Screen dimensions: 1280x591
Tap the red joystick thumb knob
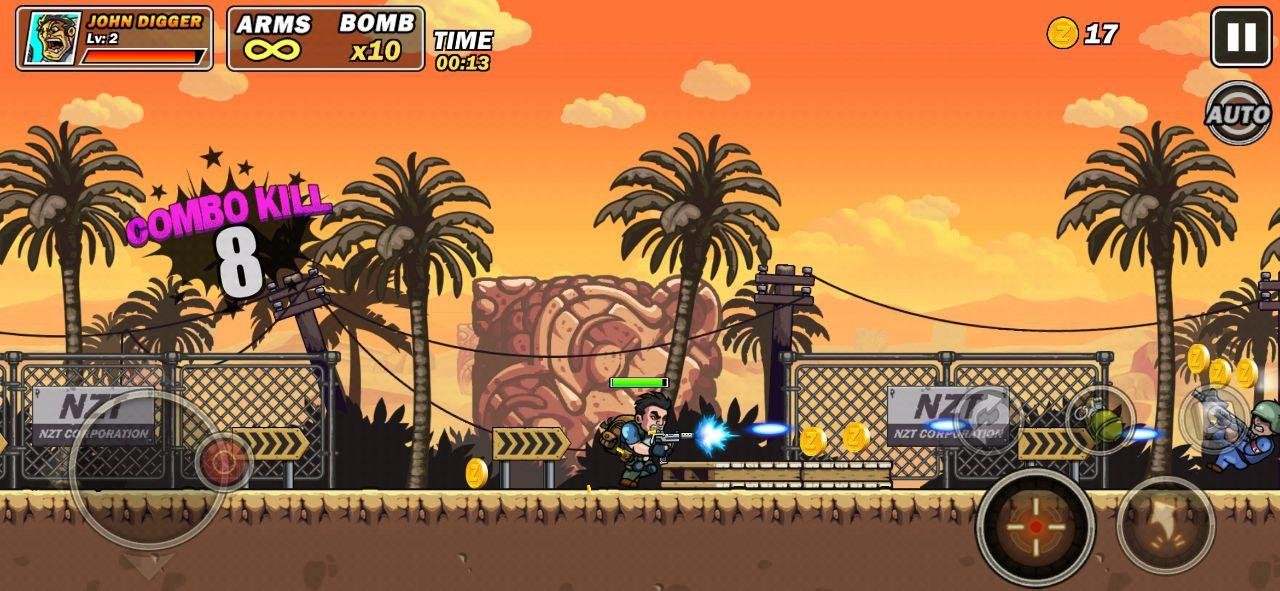(x=223, y=462)
